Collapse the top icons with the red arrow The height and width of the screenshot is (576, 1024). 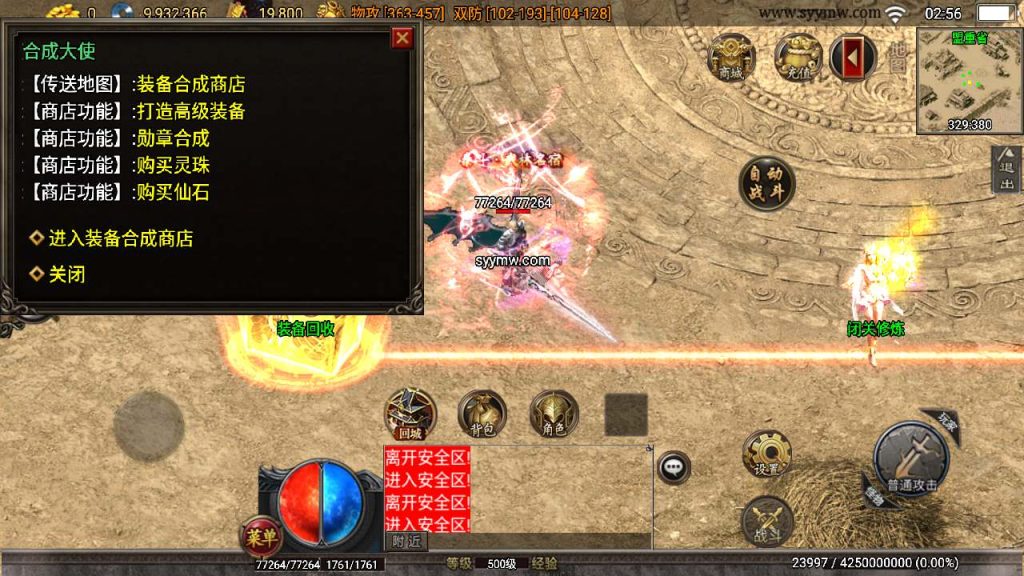coord(852,57)
